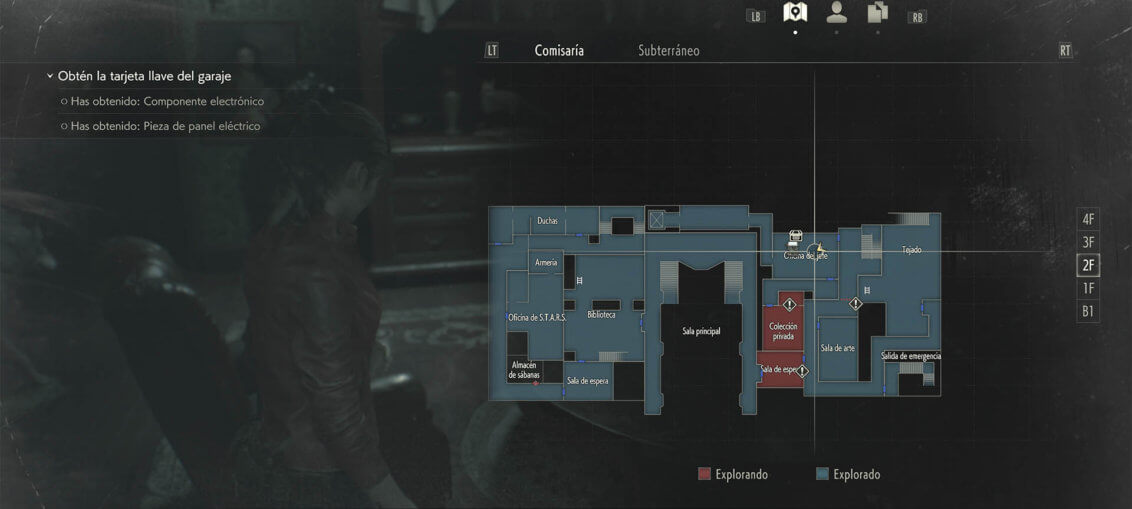The width and height of the screenshot is (1132, 509).
Task: Click the Almacén de sábanas room
Action: (526, 370)
